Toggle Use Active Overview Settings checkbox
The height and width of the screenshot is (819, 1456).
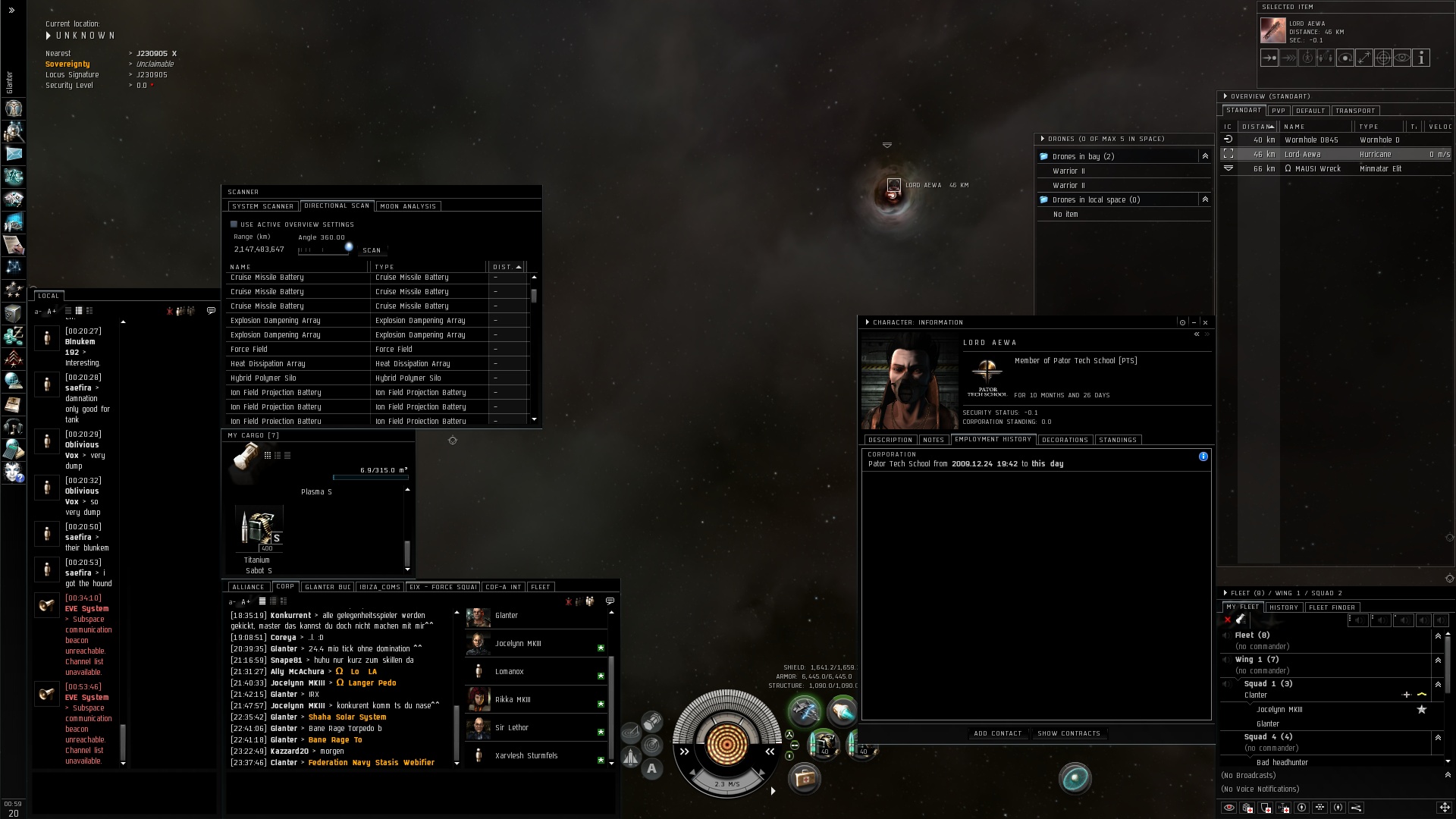(234, 224)
